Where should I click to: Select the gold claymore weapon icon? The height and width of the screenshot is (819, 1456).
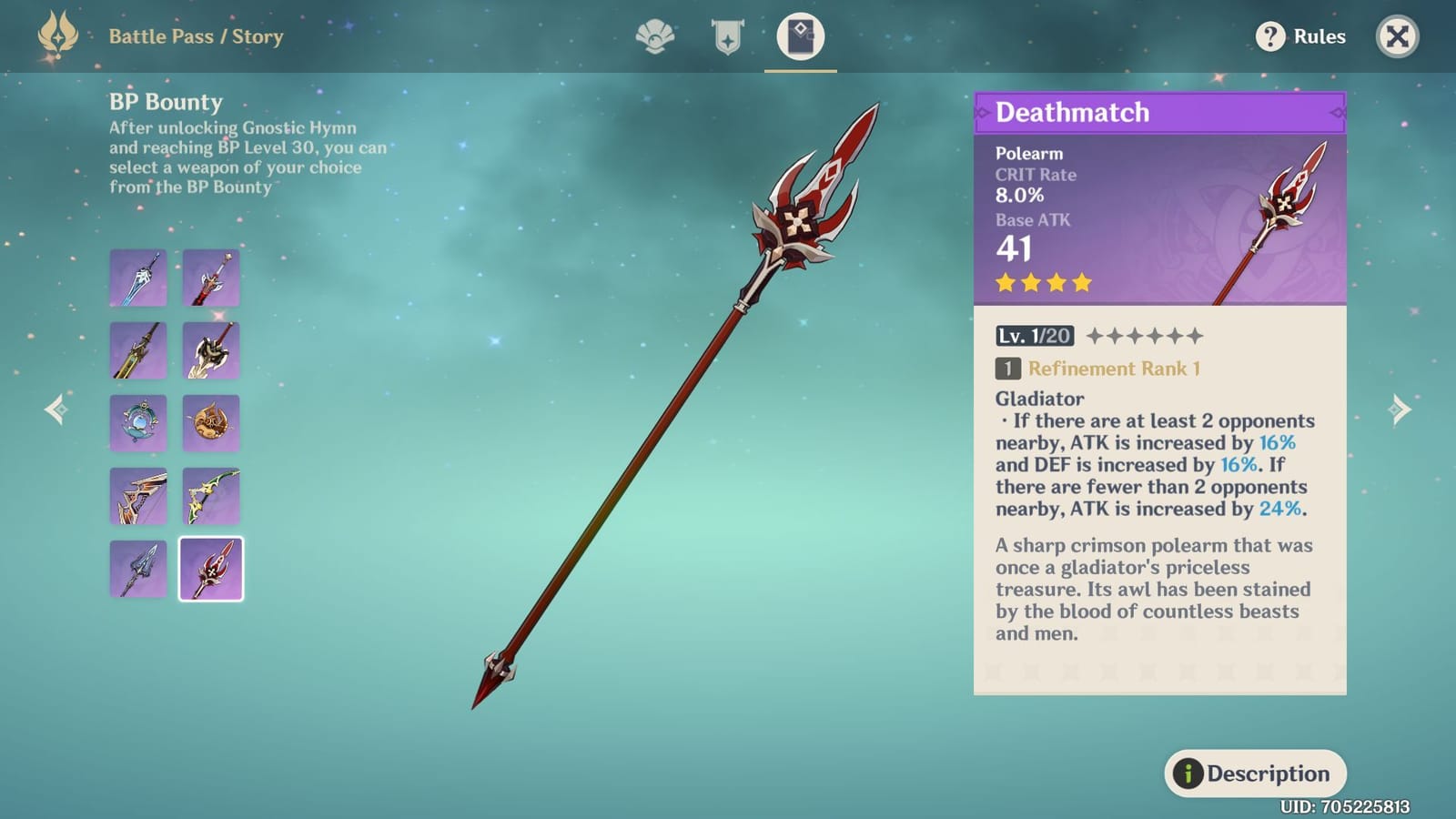(x=138, y=350)
